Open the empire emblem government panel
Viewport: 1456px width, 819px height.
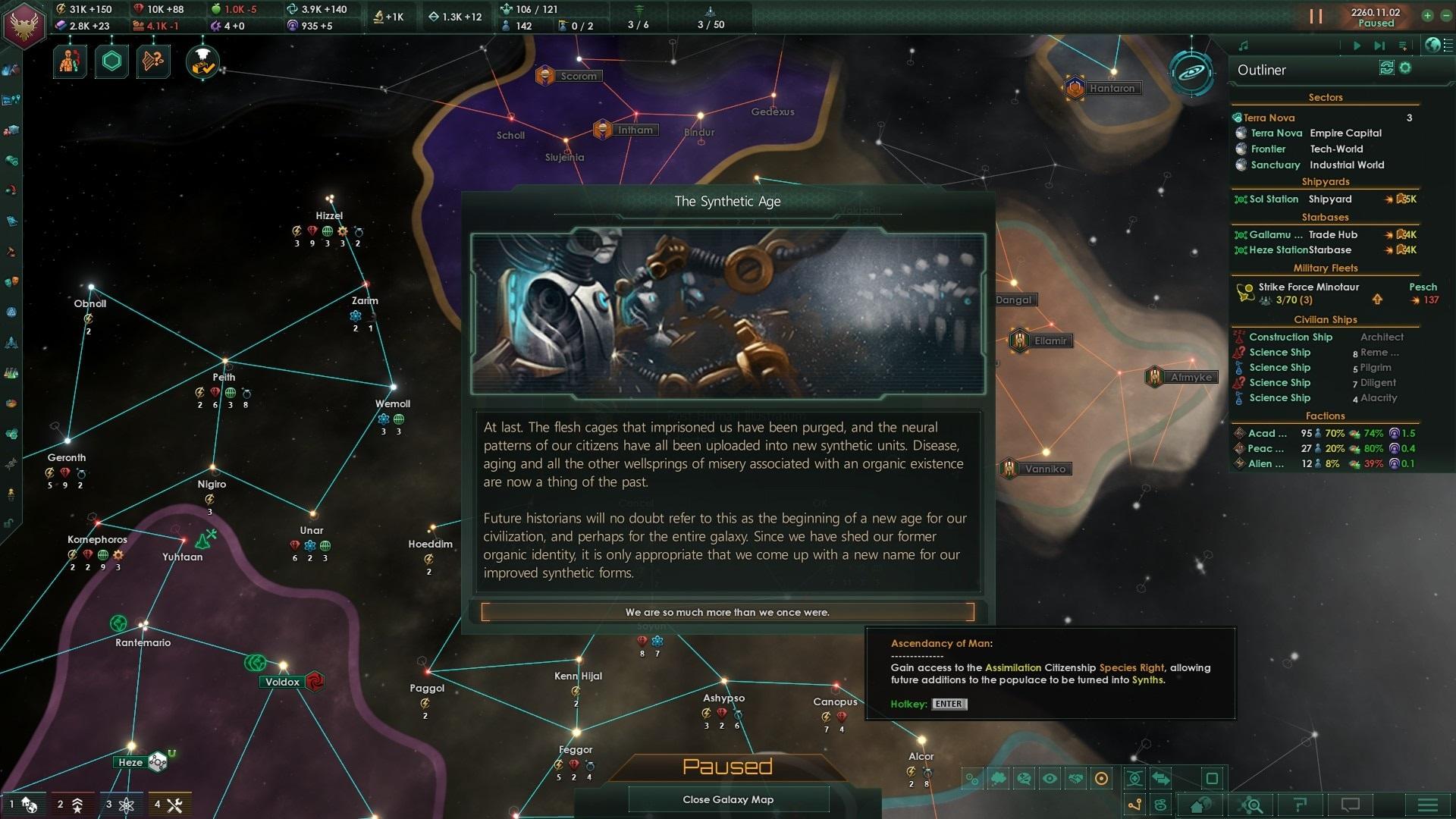(x=25, y=24)
